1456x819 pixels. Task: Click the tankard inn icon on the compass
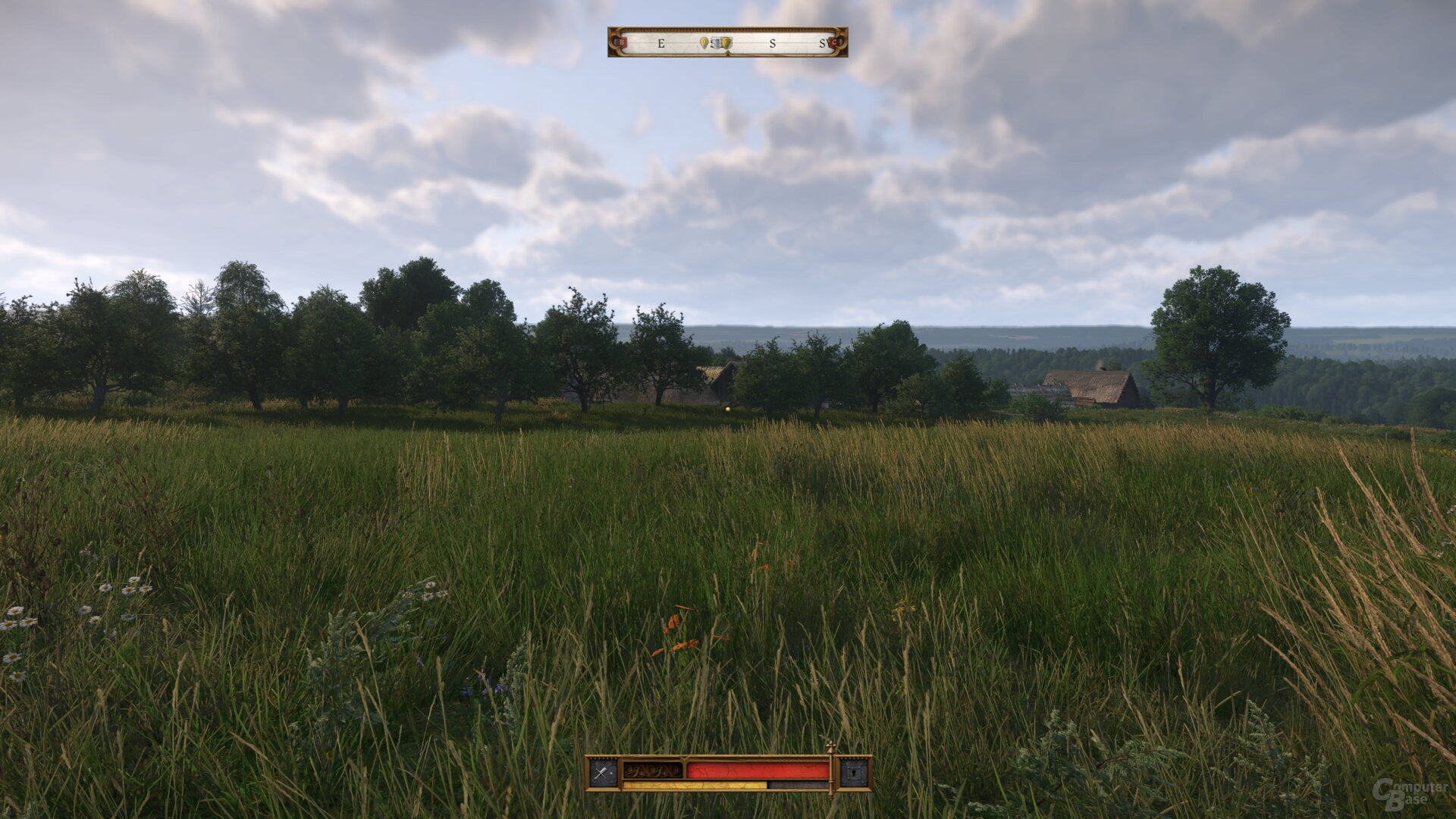(716, 43)
